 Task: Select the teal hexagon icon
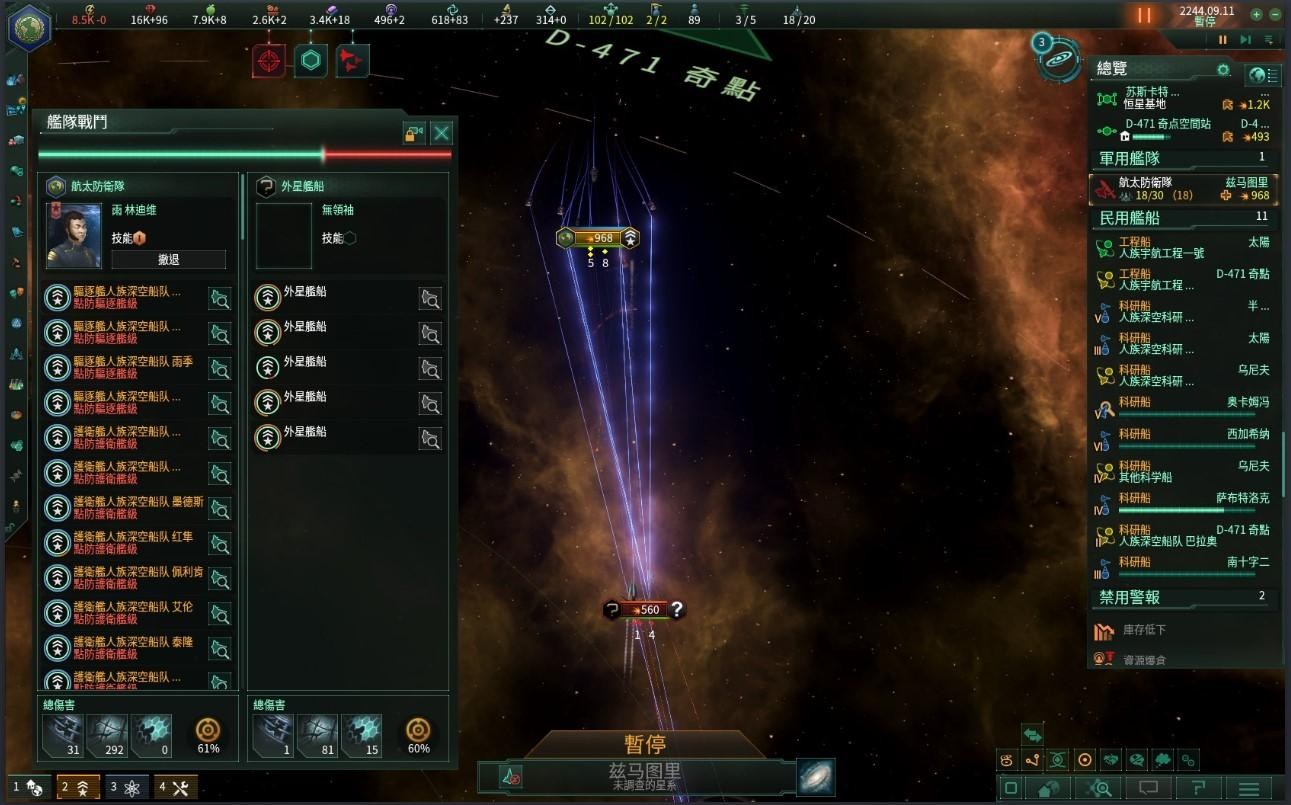pos(311,61)
